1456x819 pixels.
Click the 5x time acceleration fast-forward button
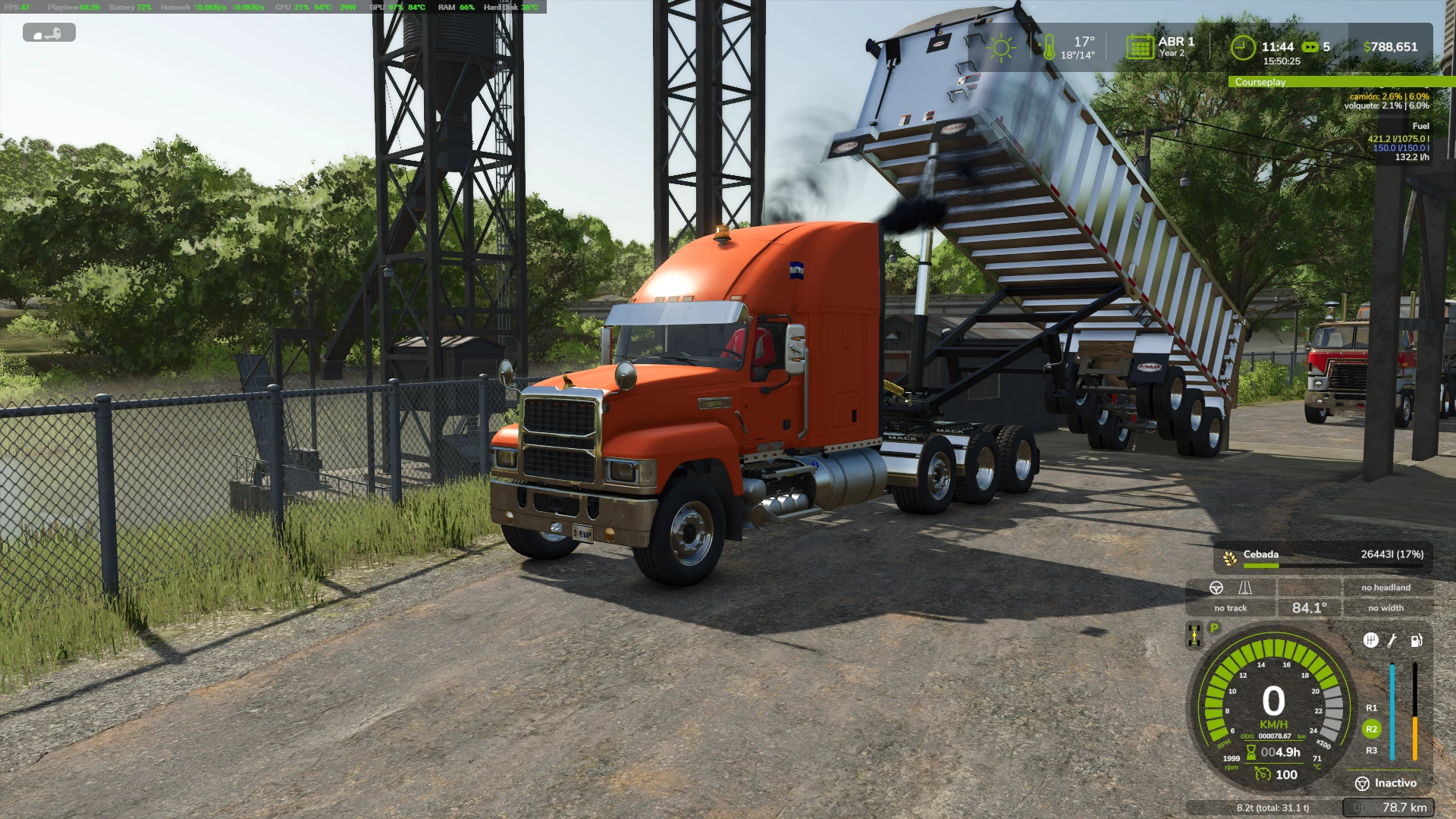1310,47
